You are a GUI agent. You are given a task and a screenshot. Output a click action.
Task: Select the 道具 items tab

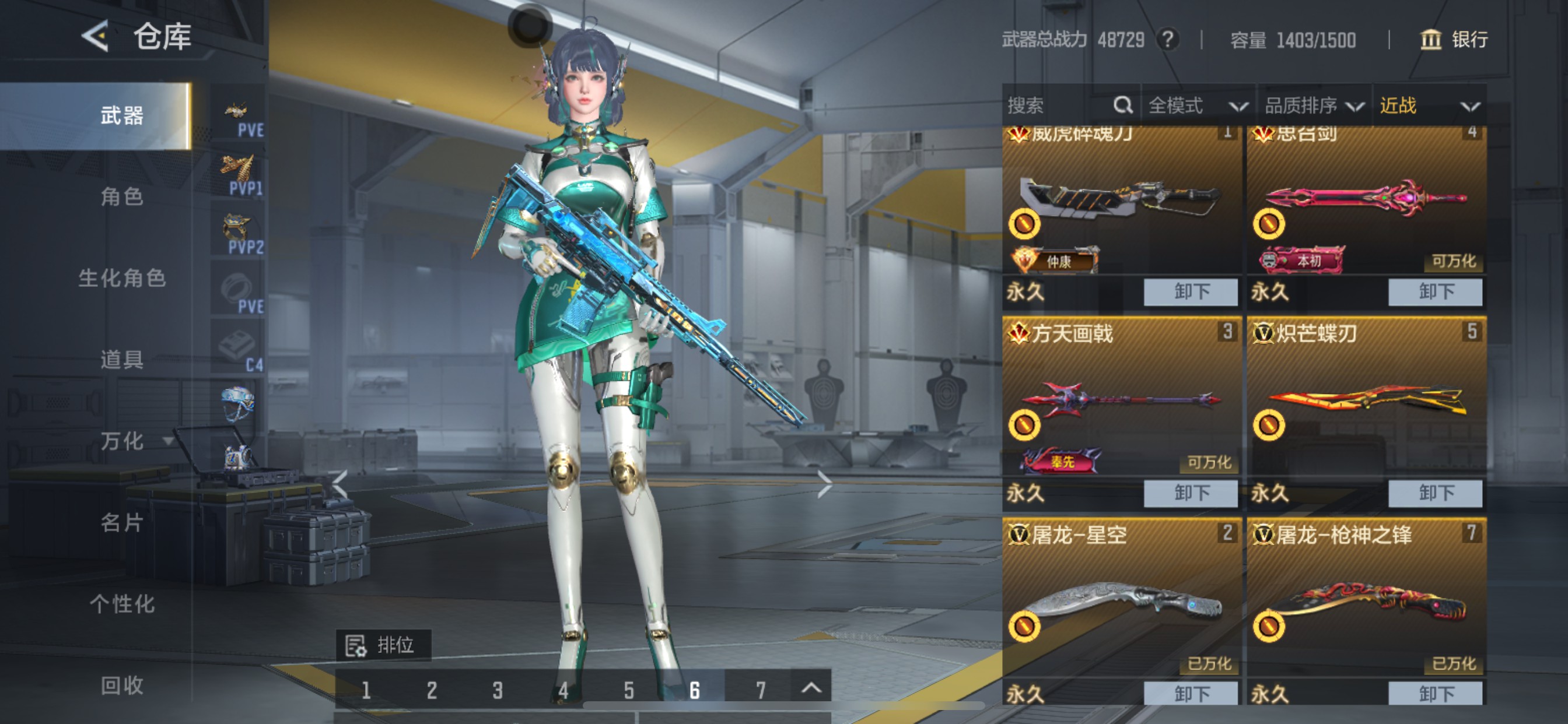pos(122,360)
